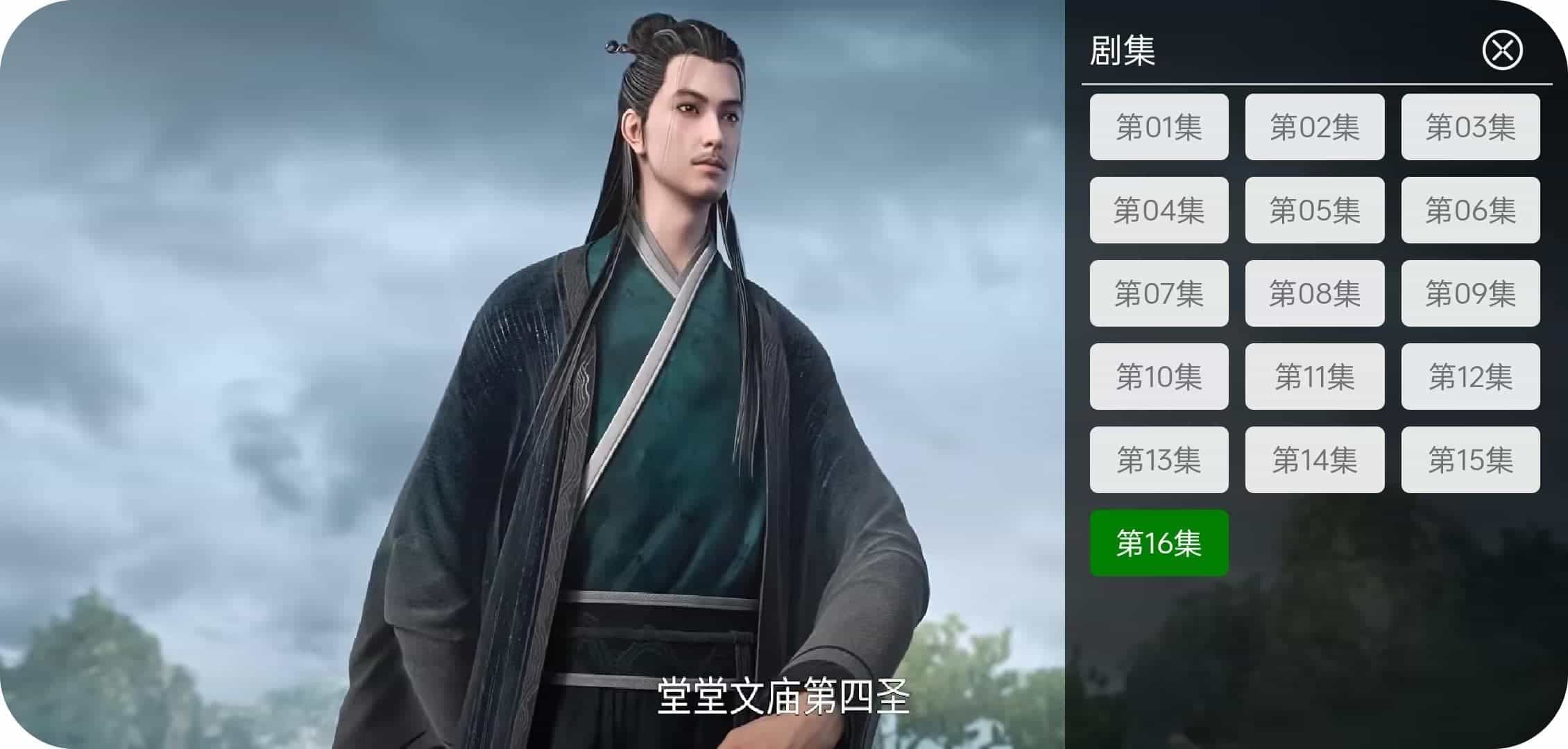Select episode 第01集
This screenshot has width=1568, height=749.
tap(1159, 126)
